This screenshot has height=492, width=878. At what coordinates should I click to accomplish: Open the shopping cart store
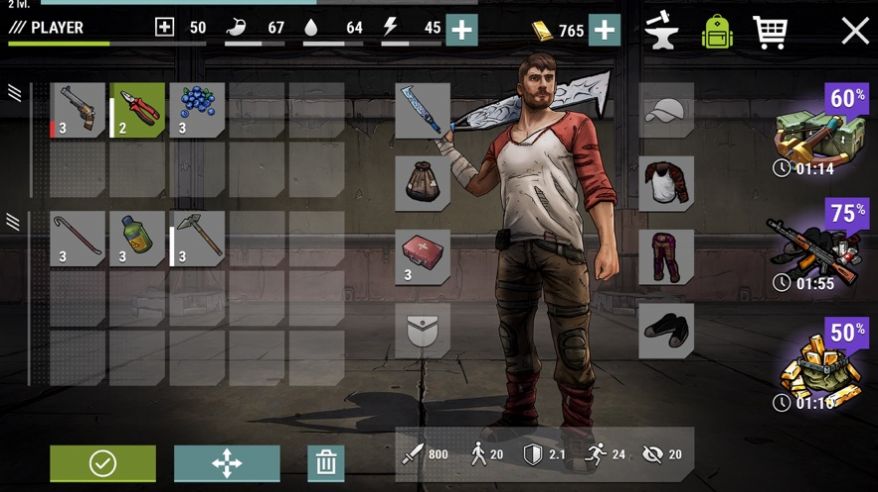pos(769,31)
